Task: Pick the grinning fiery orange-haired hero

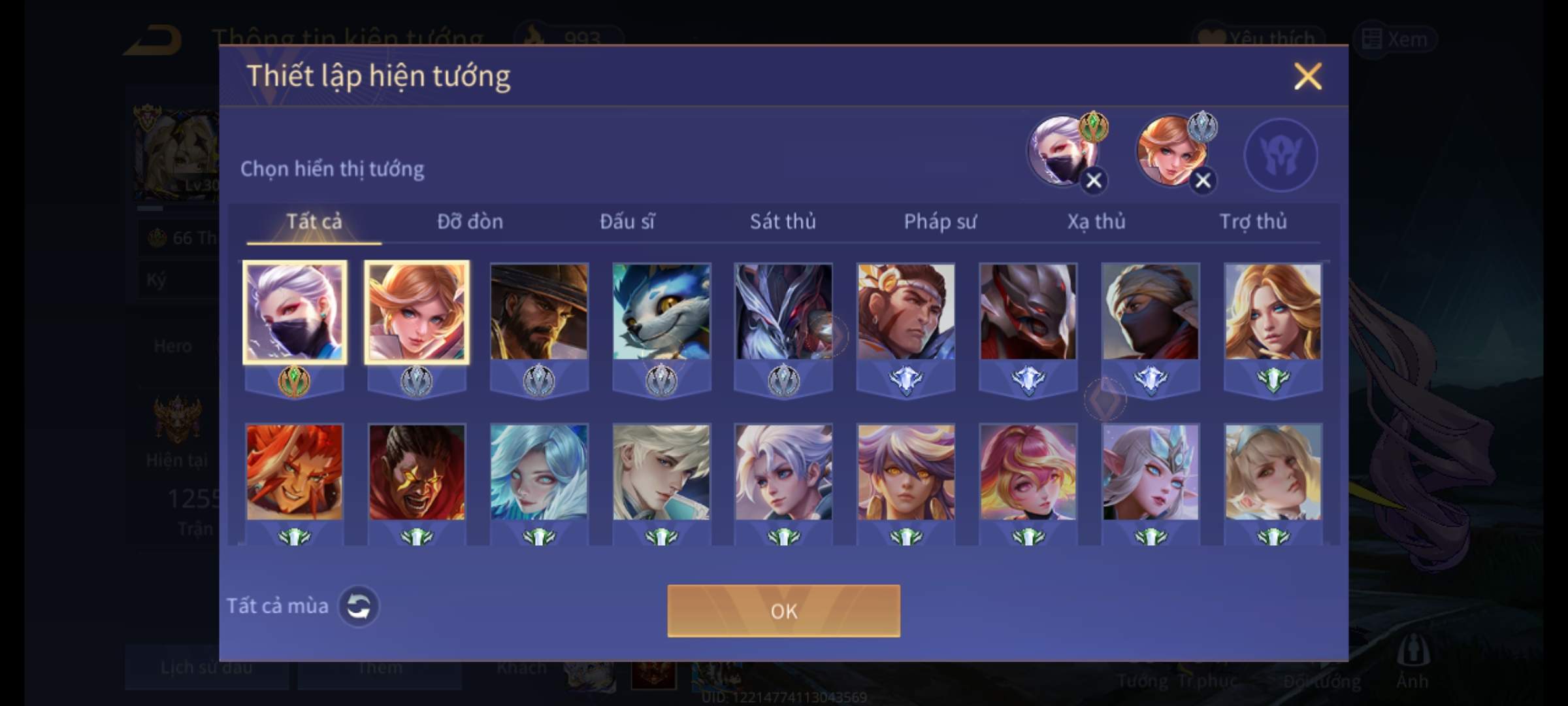Action: 294,472
